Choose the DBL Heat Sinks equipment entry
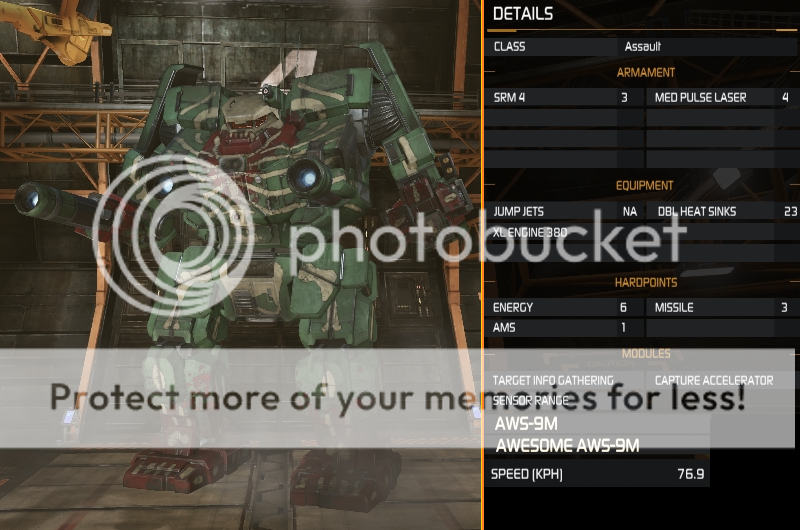The height and width of the screenshot is (530, 800). [x=720, y=212]
